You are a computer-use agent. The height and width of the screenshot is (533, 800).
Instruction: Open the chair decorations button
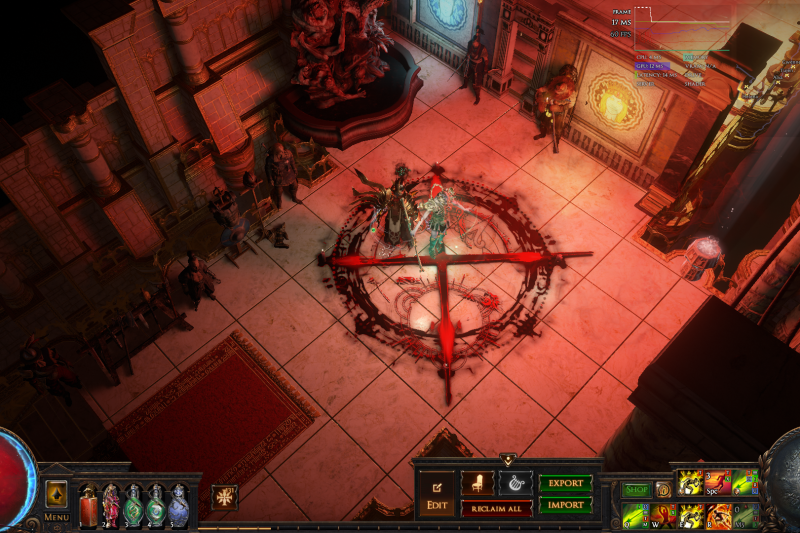(477, 484)
